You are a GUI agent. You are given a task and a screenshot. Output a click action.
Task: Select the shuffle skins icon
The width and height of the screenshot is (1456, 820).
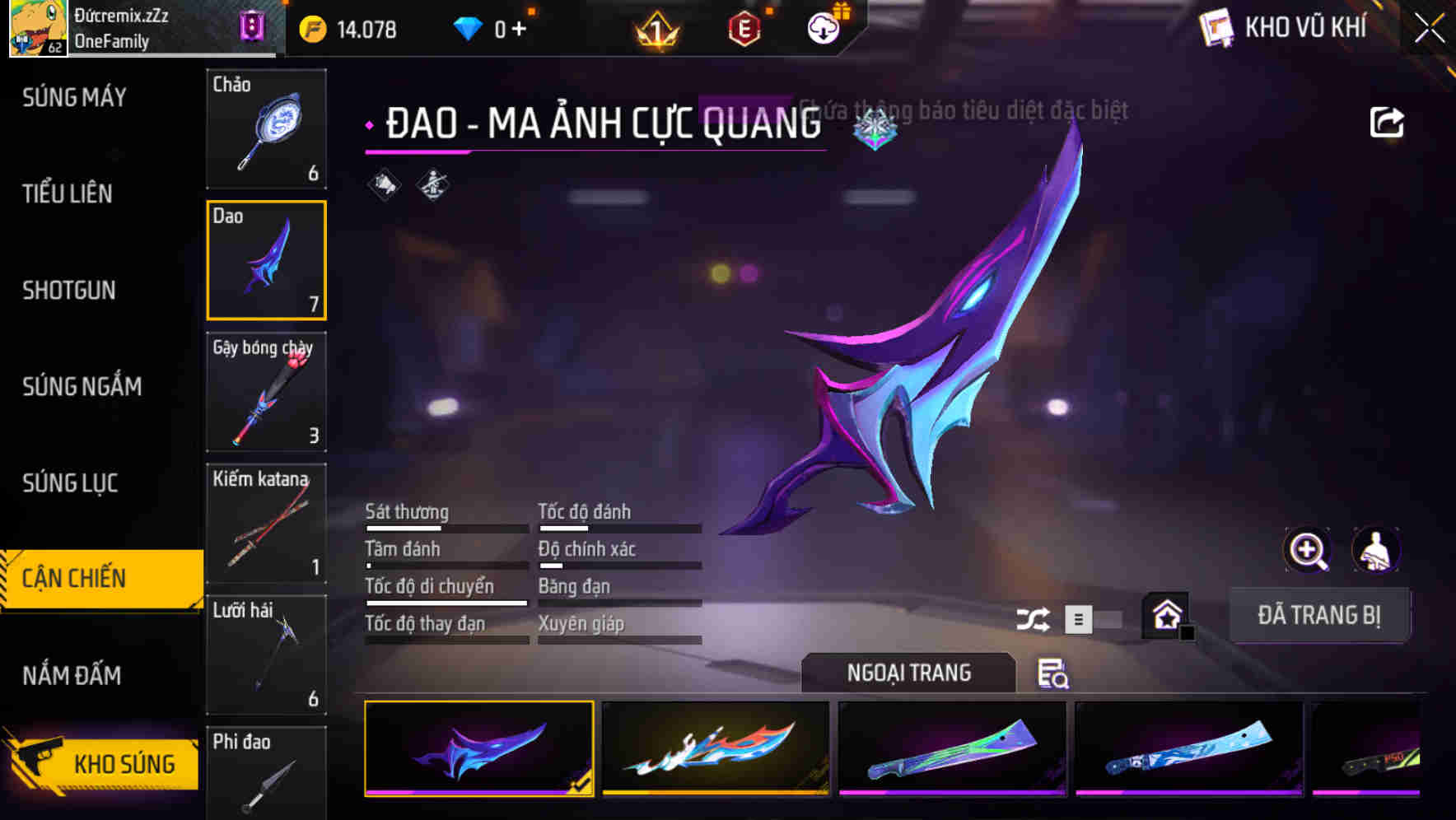pyautogui.click(x=1032, y=617)
